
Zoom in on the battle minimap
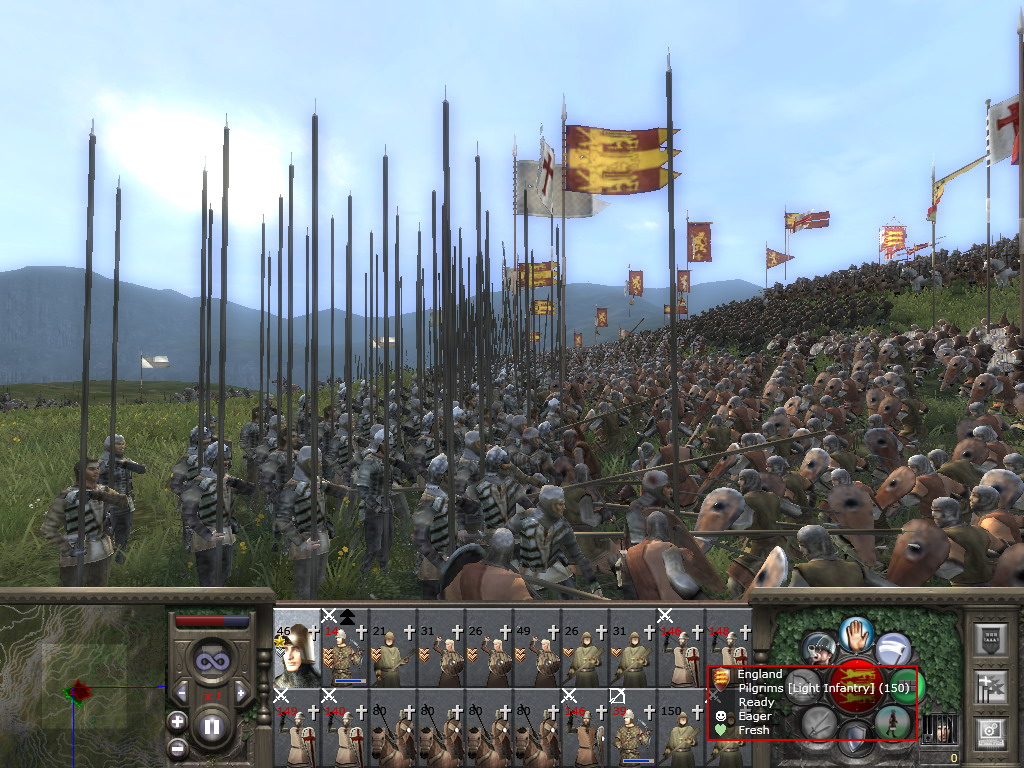point(177,721)
